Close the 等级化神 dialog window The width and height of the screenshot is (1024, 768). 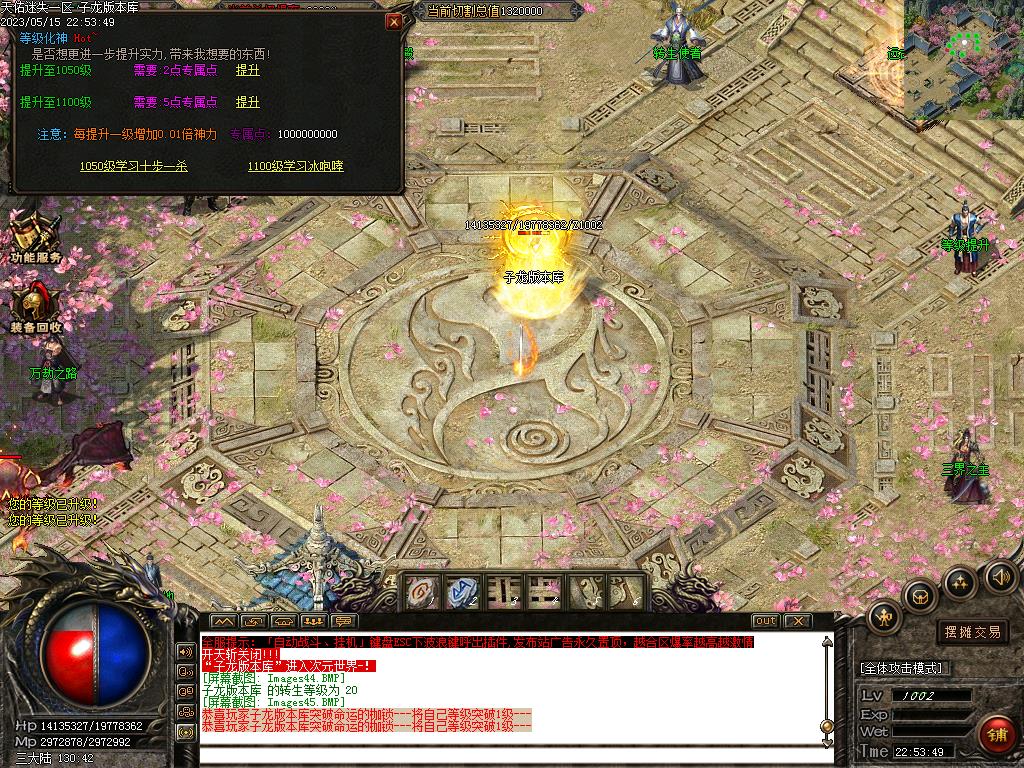pos(394,21)
